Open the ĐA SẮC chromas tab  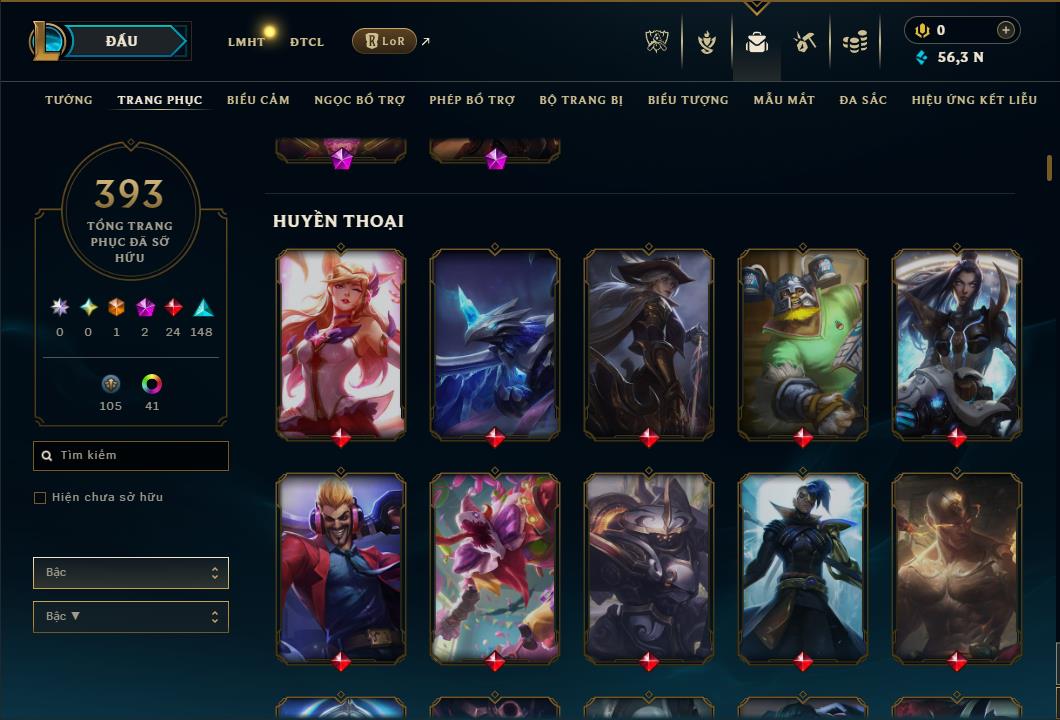pos(863,100)
